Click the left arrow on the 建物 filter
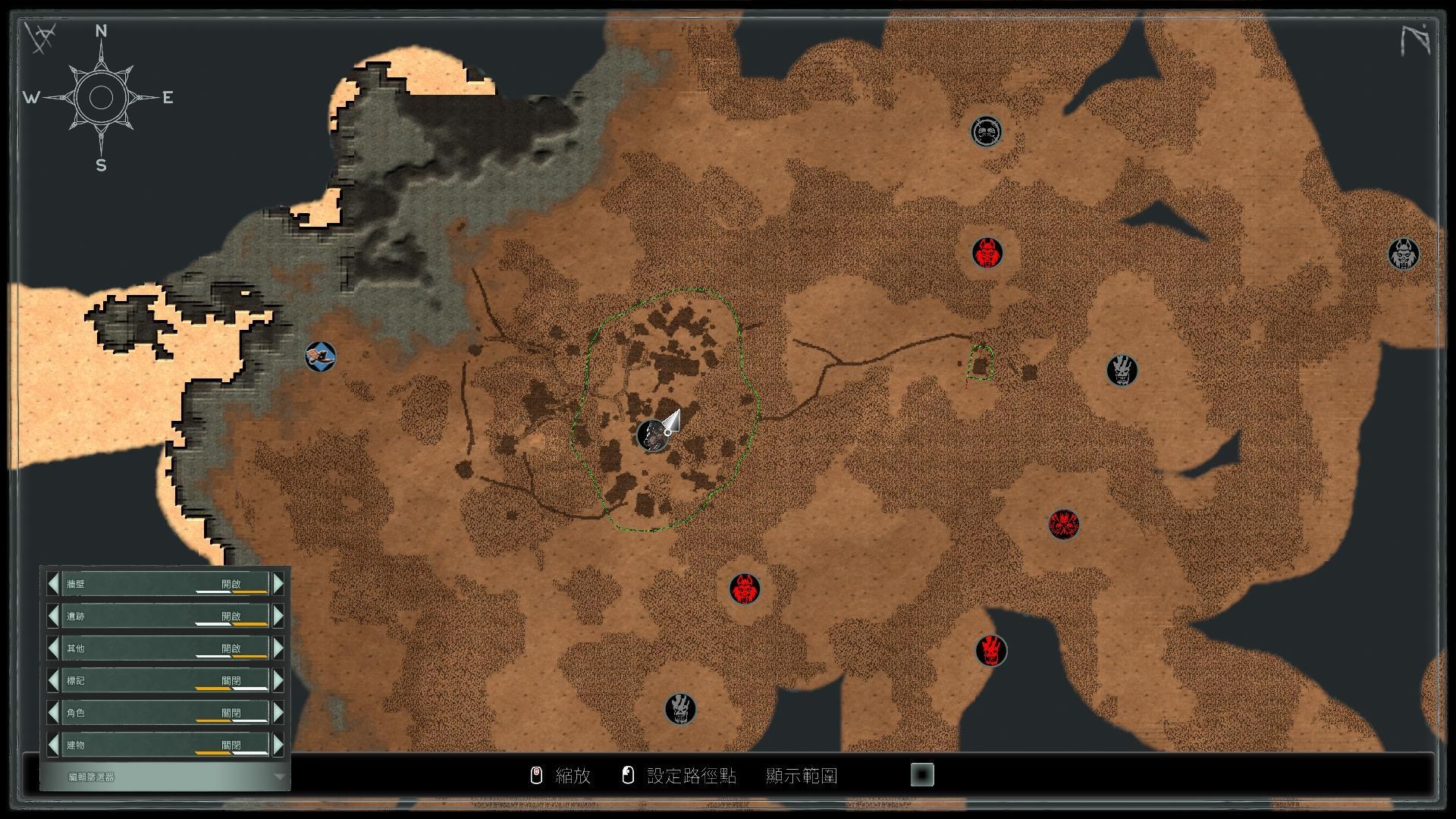 pos(53,745)
